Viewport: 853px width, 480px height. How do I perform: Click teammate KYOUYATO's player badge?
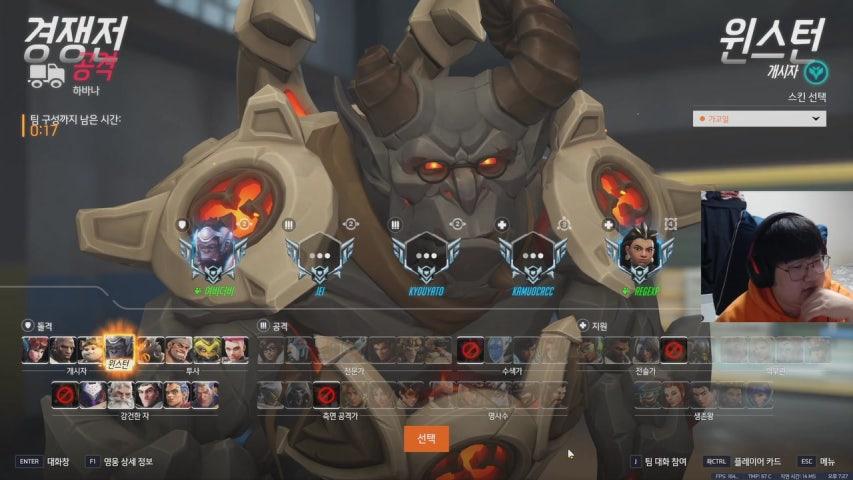(x=424, y=257)
